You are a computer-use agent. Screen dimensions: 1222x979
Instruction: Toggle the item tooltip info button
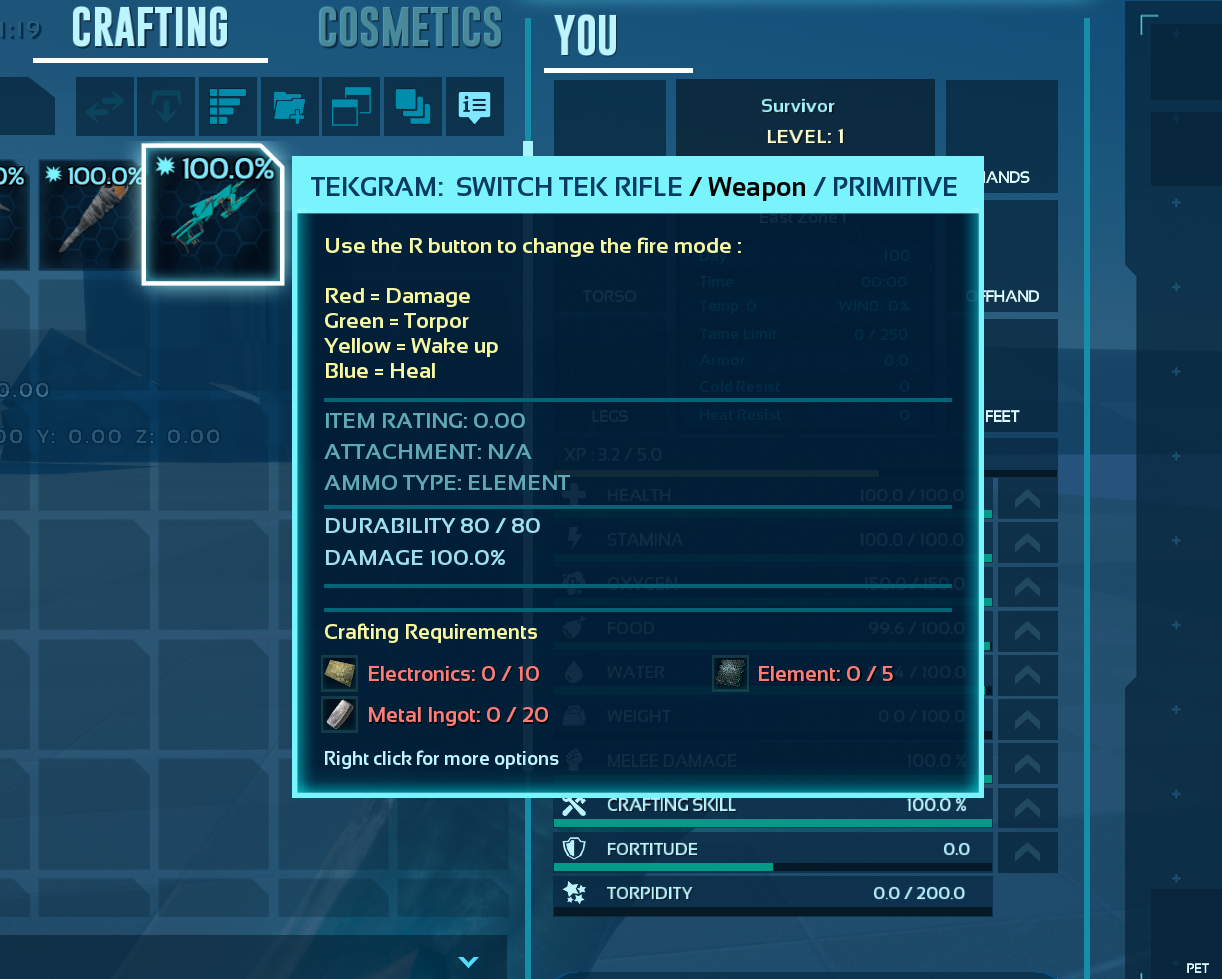(x=474, y=107)
